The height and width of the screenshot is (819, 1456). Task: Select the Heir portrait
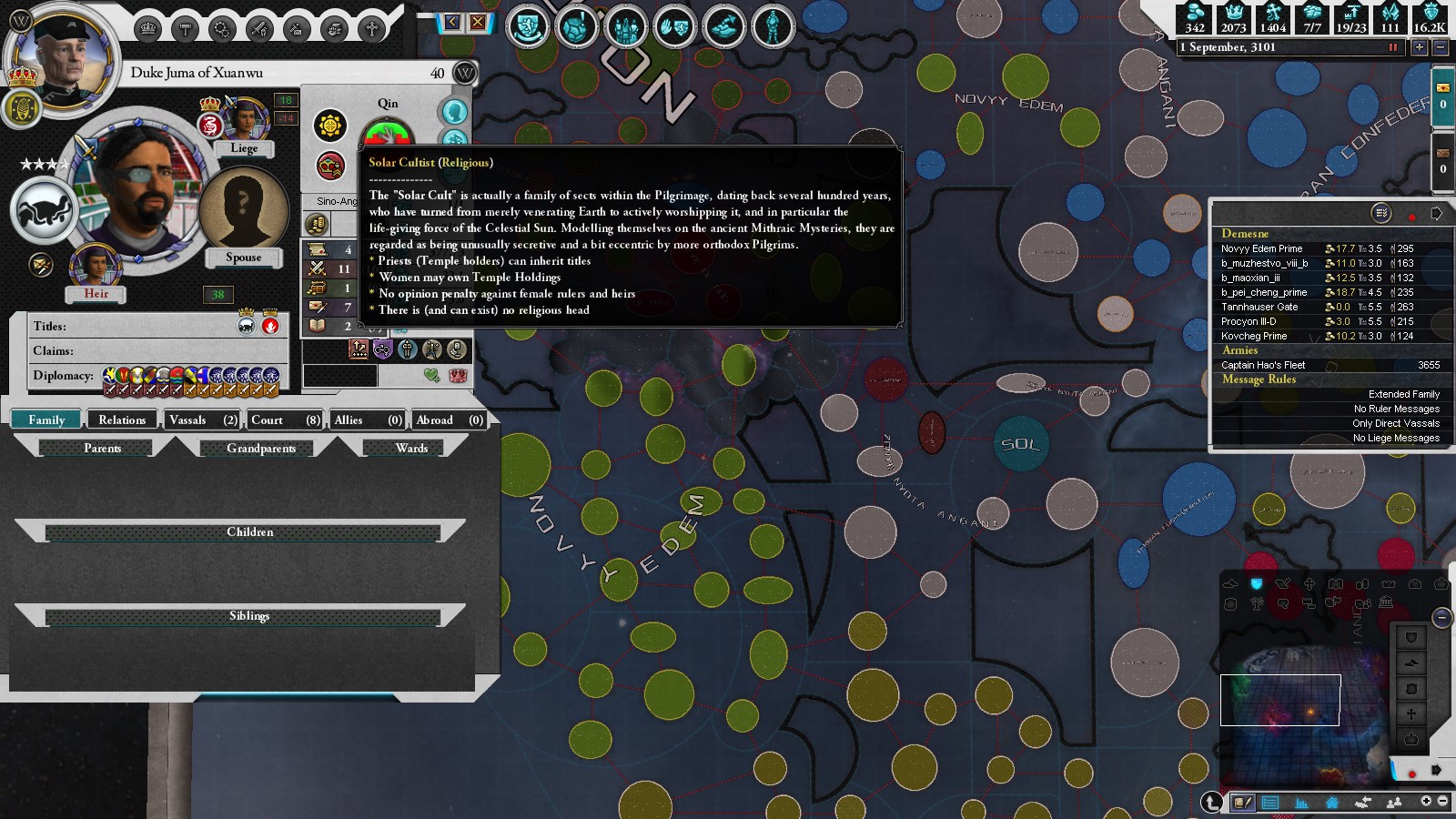point(96,267)
